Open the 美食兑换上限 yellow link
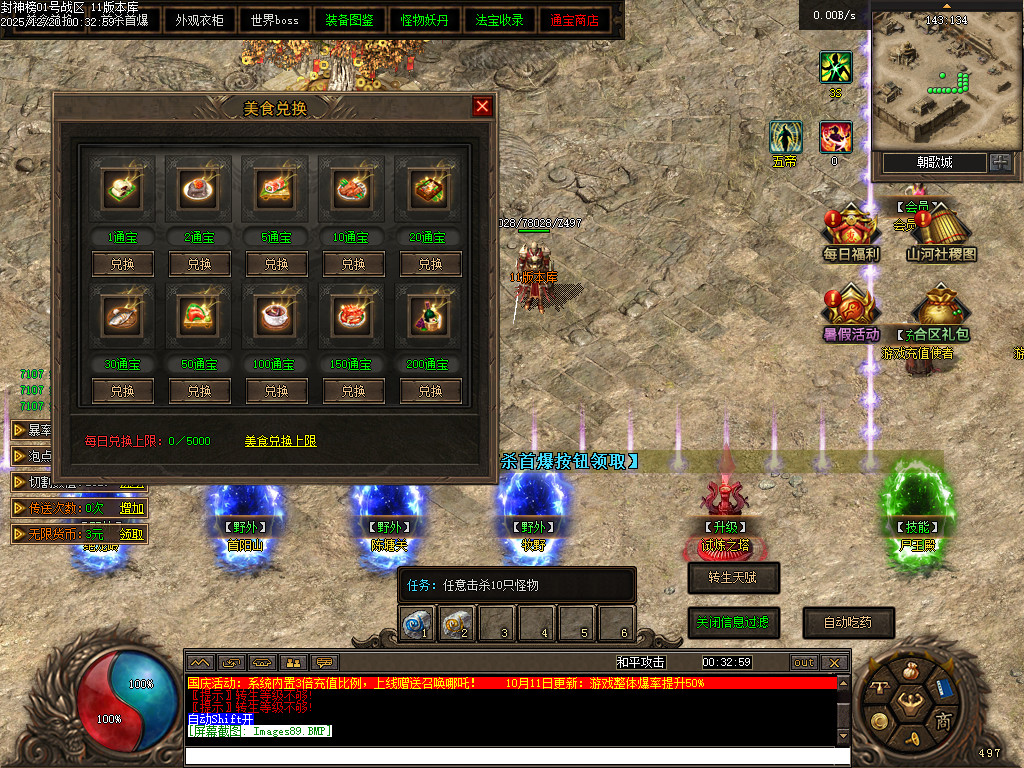Image resolution: width=1024 pixels, height=768 pixels. click(281, 441)
